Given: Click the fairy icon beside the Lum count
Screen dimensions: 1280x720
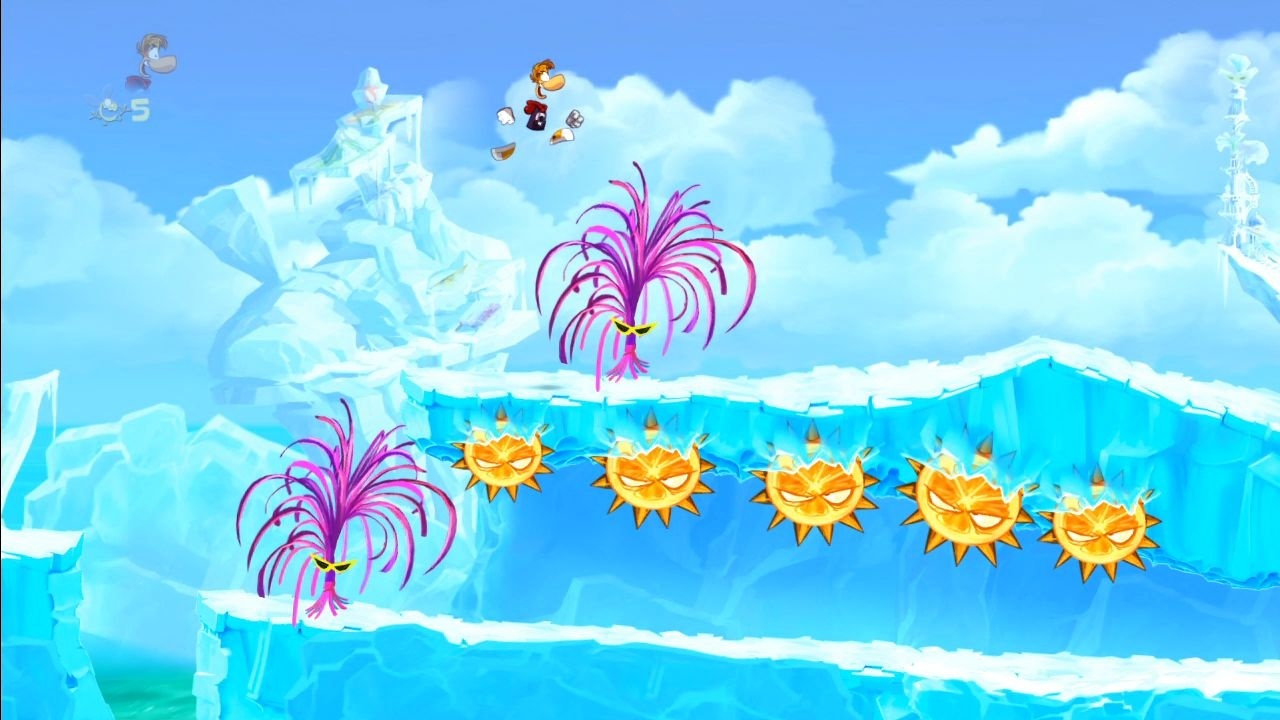Looking at the screenshot, I should [x=110, y=108].
